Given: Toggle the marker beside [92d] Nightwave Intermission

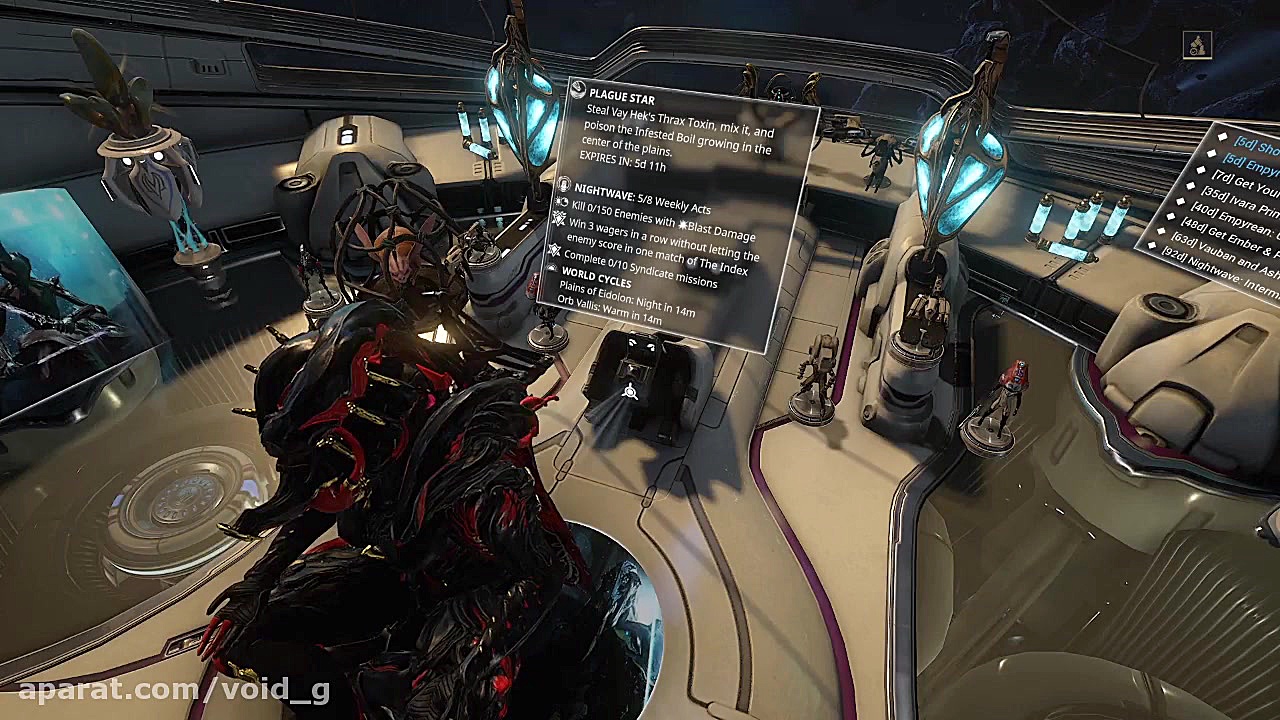Looking at the screenshot, I should [1153, 247].
